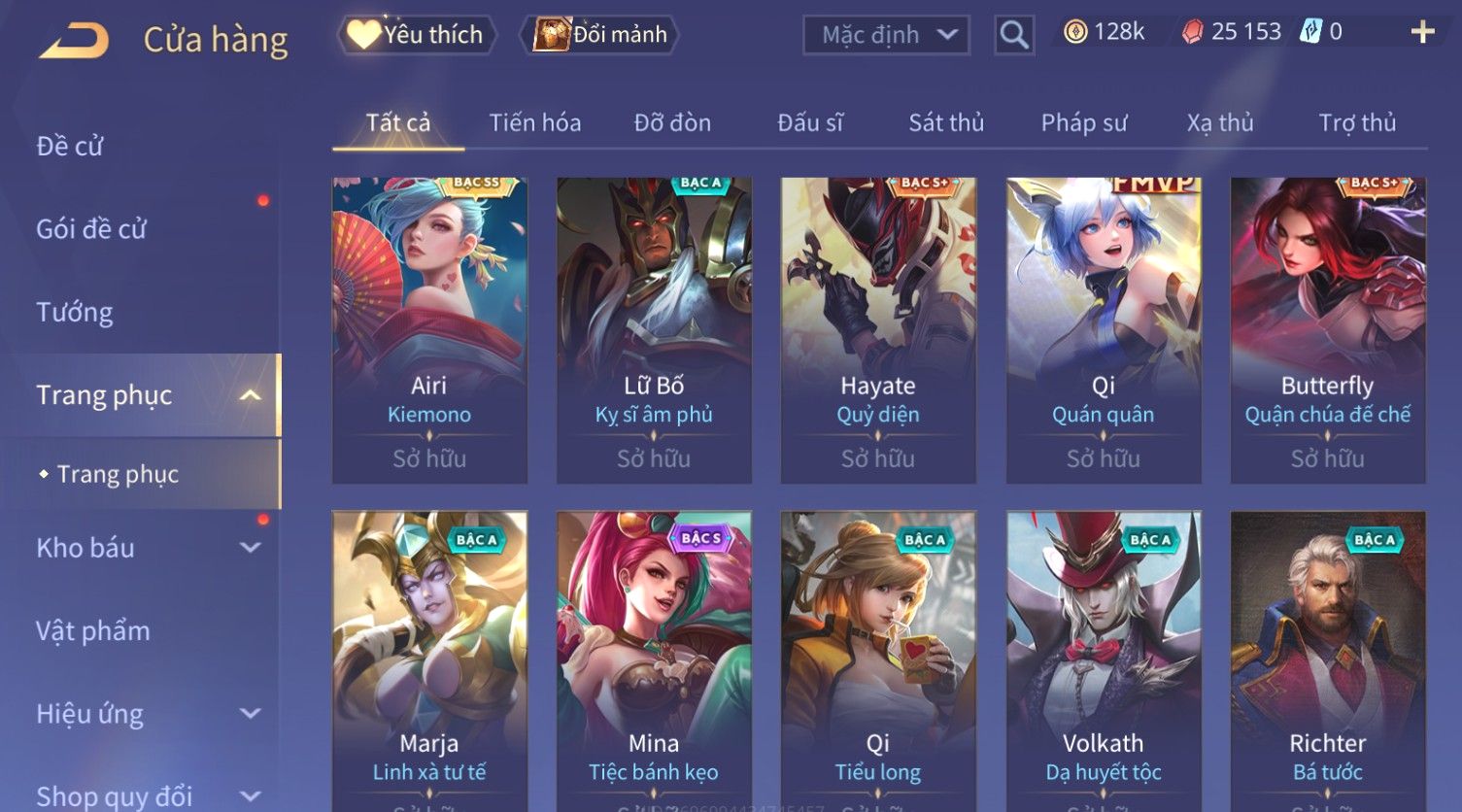Click the magnifying glass search icon
Screen dimensions: 1462x812
tap(1013, 35)
